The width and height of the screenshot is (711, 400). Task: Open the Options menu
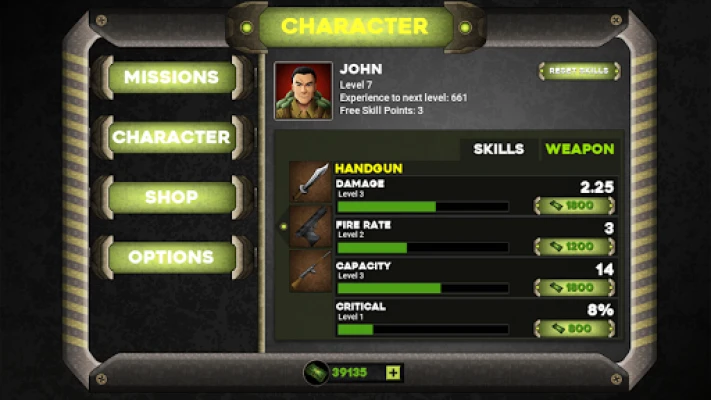[171, 257]
